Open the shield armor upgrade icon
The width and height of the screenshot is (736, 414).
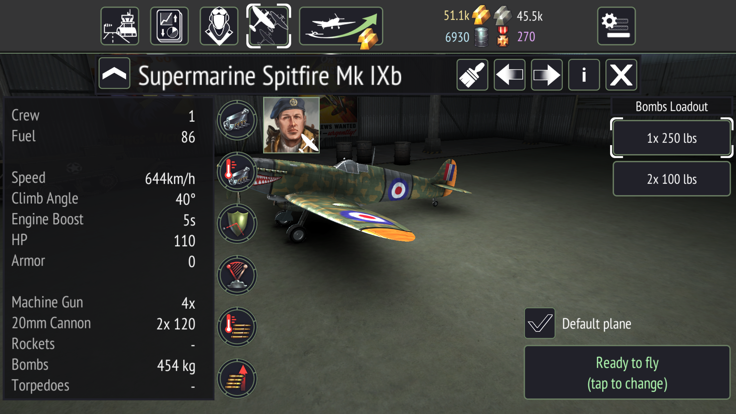click(x=237, y=223)
